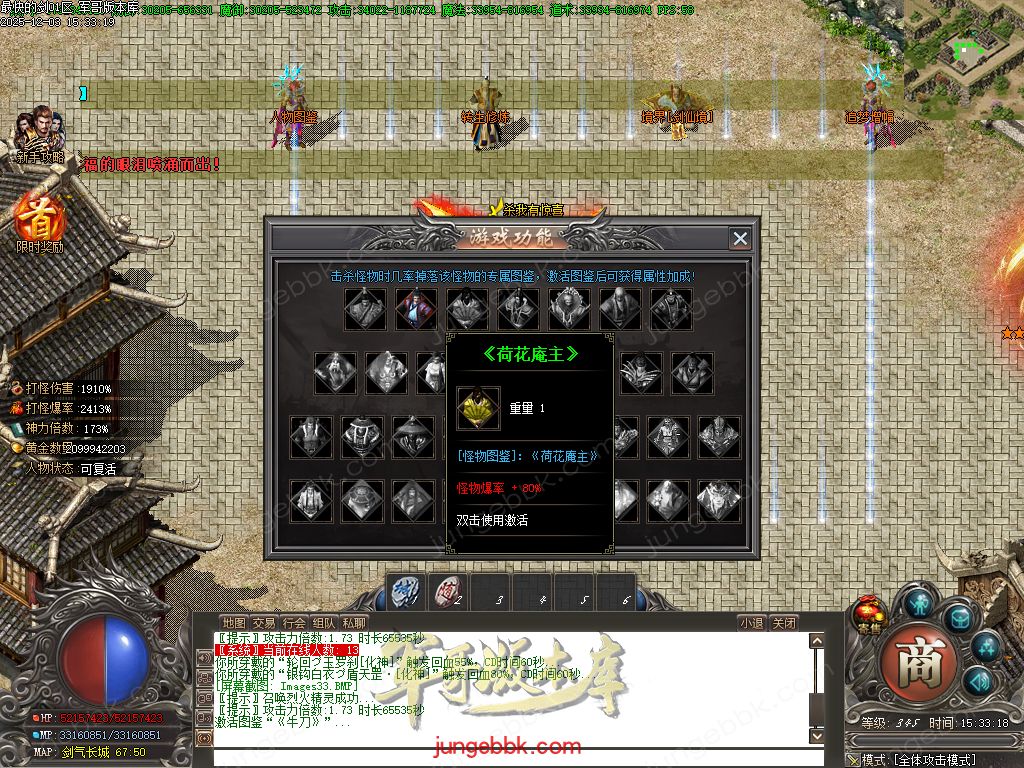Open the 地图 map tab
The image size is (1024, 768).
pyautogui.click(x=233, y=622)
